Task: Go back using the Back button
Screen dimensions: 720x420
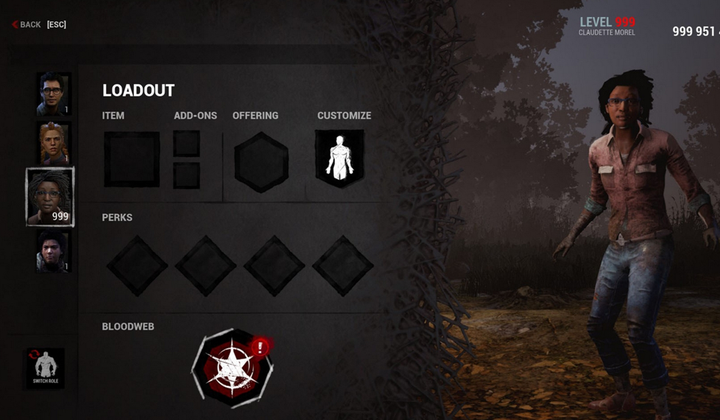Action: pyautogui.click(x=28, y=24)
